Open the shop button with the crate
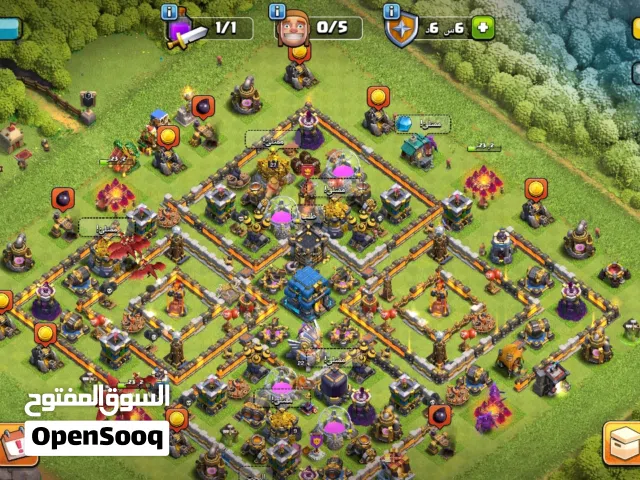 [x=621, y=443]
